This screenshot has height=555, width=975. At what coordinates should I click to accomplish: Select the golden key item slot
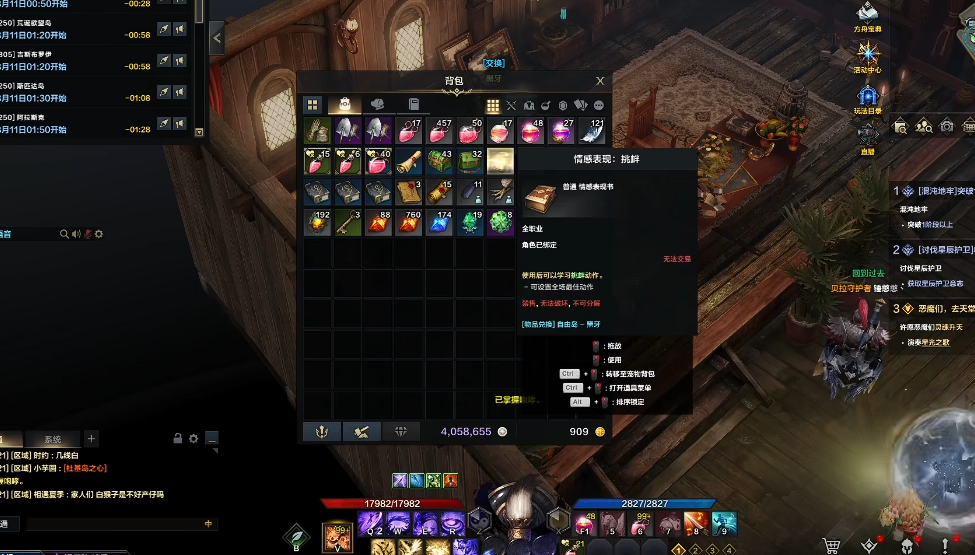pyautogui.click(x=348, y=222)
